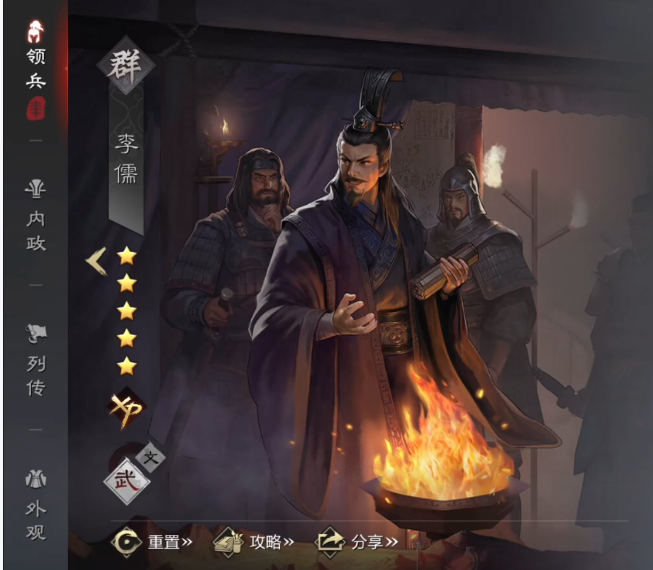Select the small 文 diamond badge
Image resolution: width=653 pixels, height=570 pixels.
coord(152,458)
